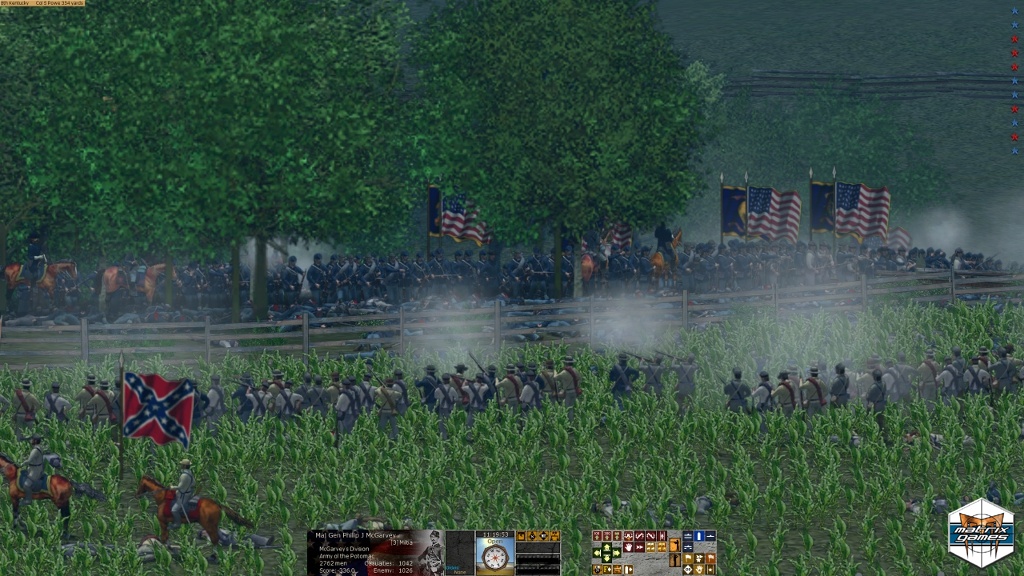This screenshot has width=1024, height=576.
Task: Click the lower soldier silhouette button
Action: 675,560
